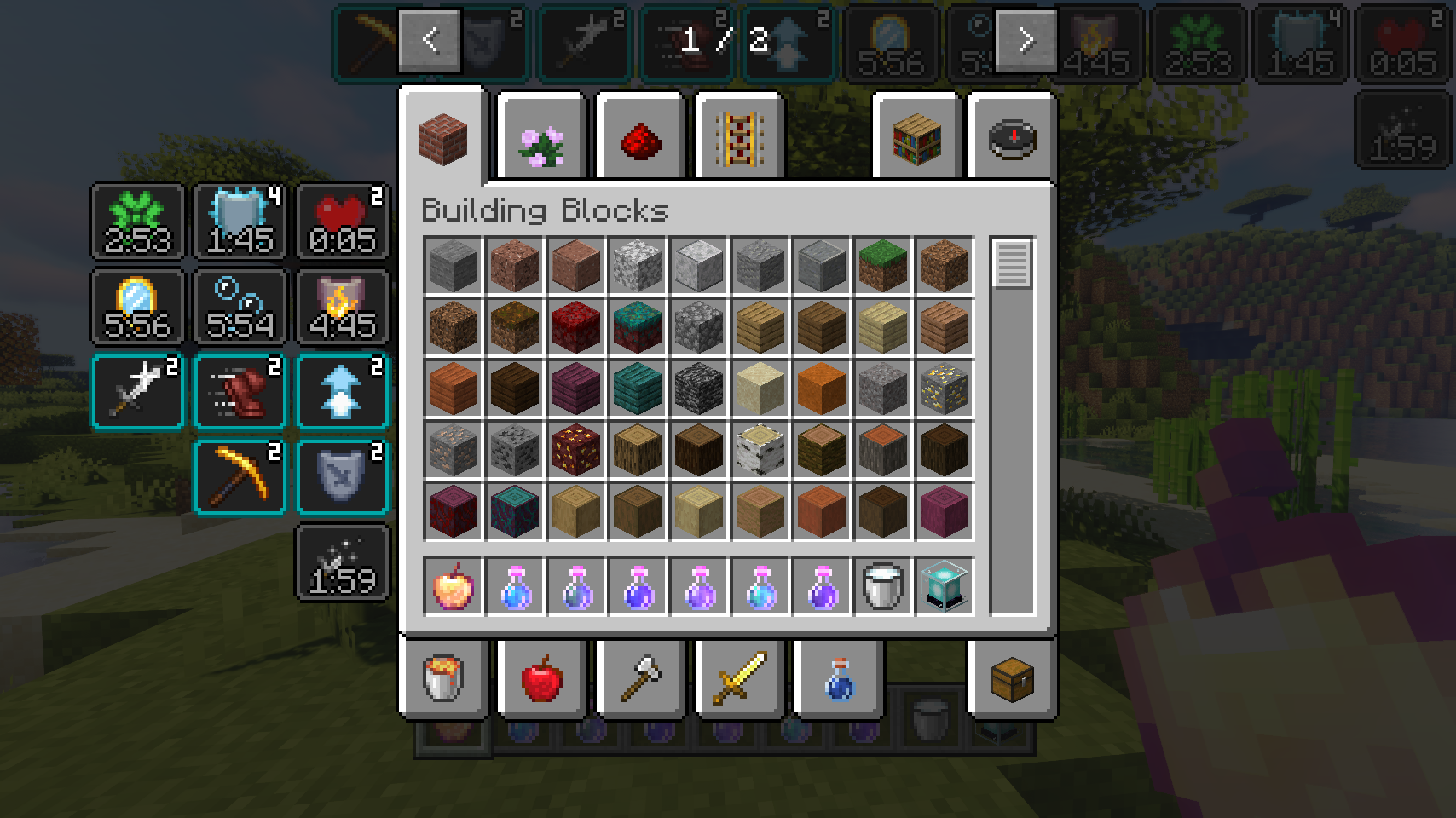Open the chest Survival Inventory tab
Screen dimensions: 1456x818
pos(1013,678)
